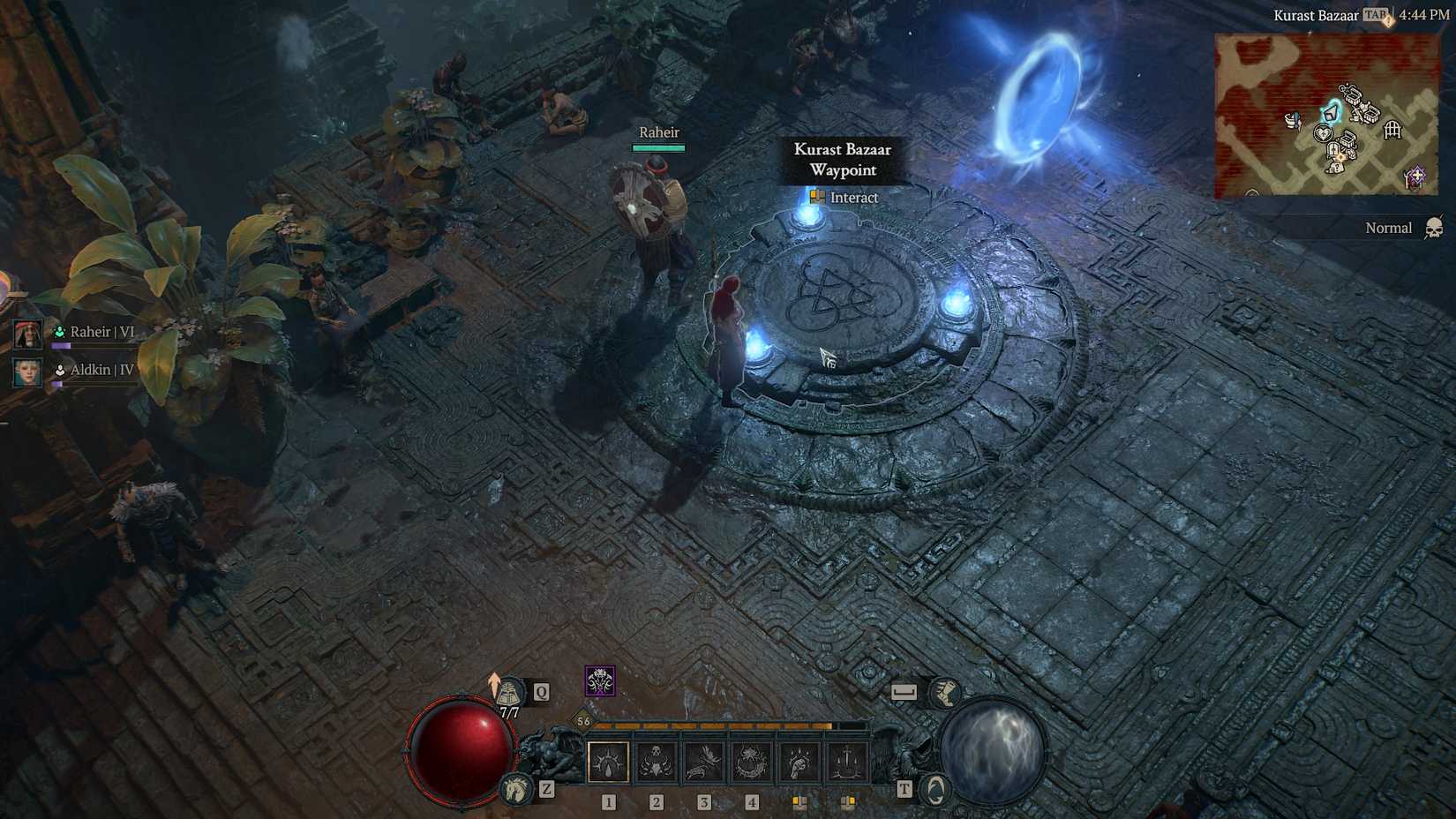The height and width of the screenshot is (819, 1456).
Task: Select the active skill in slot 1
Action: (x=607, y=762)
